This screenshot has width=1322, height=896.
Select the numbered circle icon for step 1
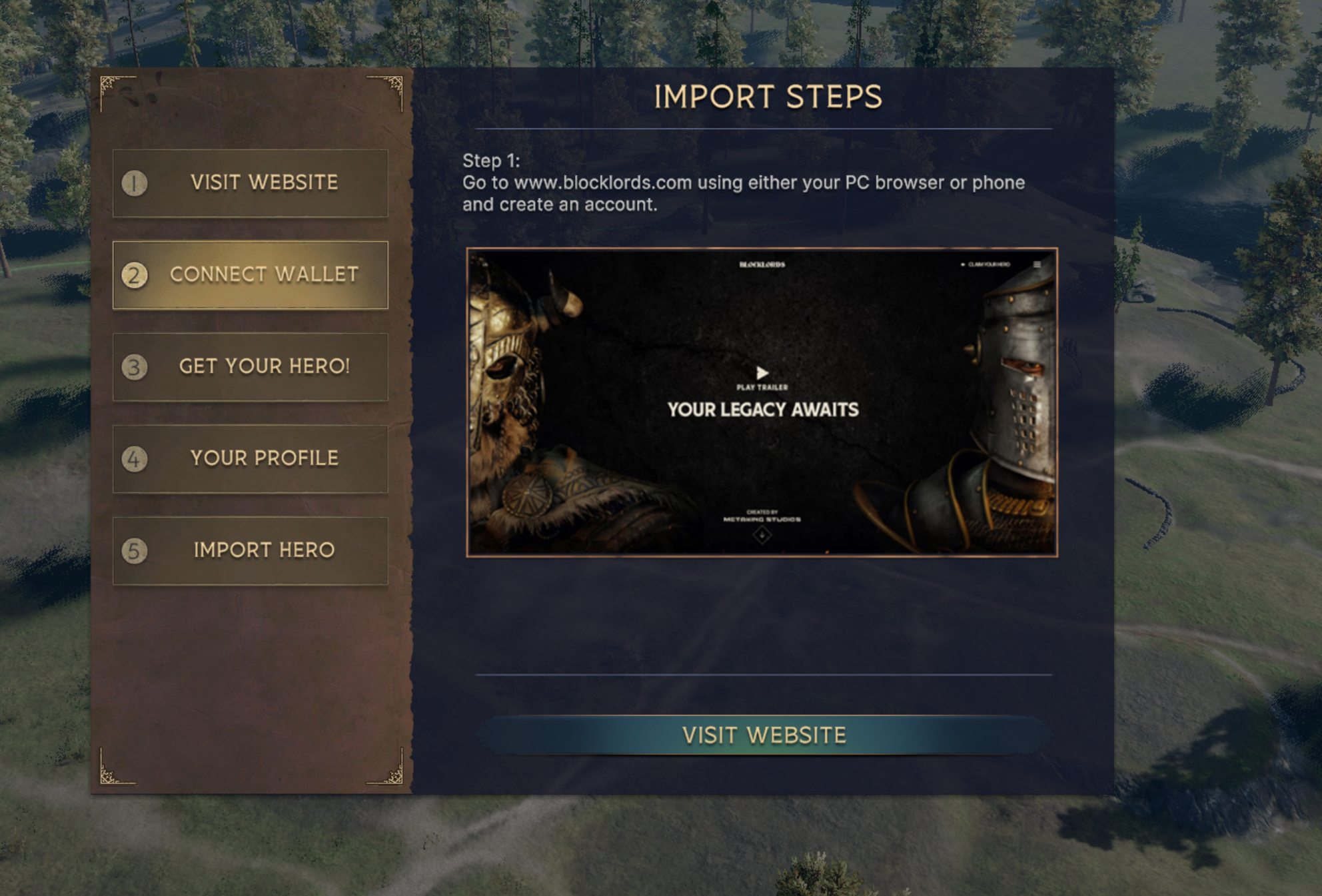pos(136,183)
